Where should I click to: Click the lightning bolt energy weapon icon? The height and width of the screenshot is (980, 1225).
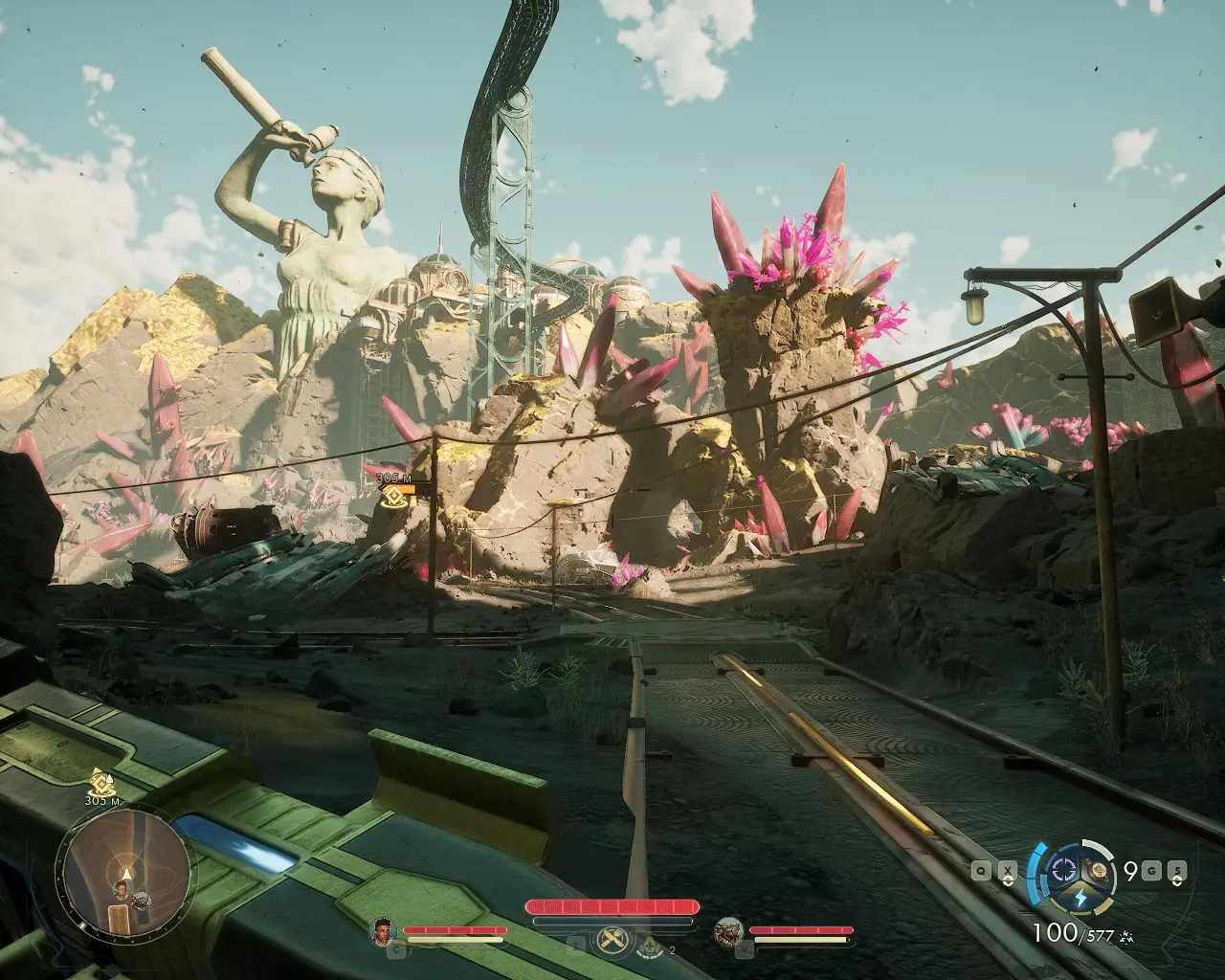pos(1079,899)
